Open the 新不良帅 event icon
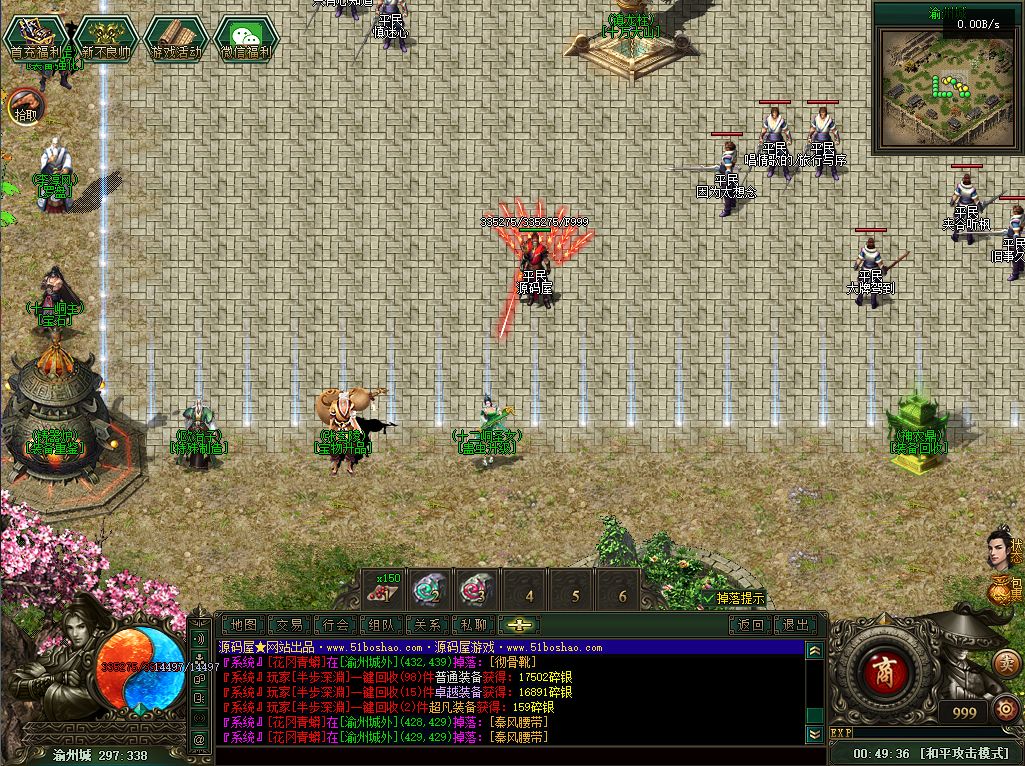Screen dimensions: 1025x766 107,40
